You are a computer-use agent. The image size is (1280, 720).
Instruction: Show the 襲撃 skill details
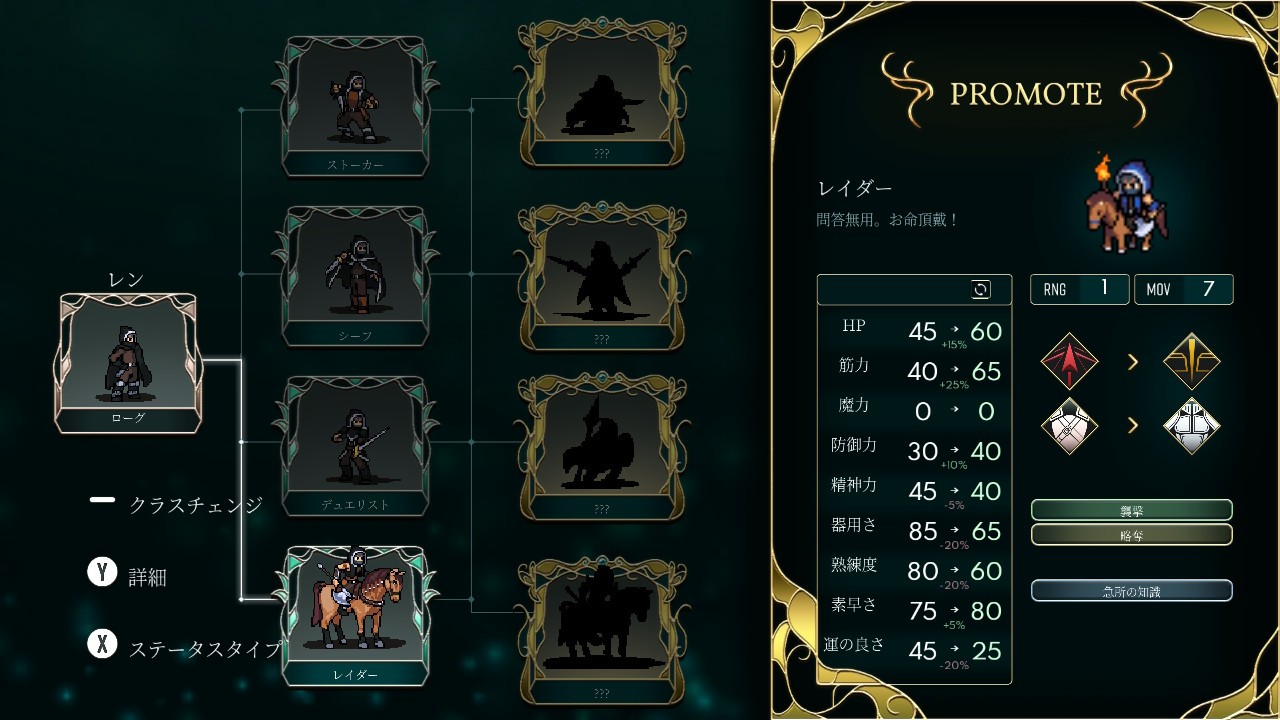1131,510
